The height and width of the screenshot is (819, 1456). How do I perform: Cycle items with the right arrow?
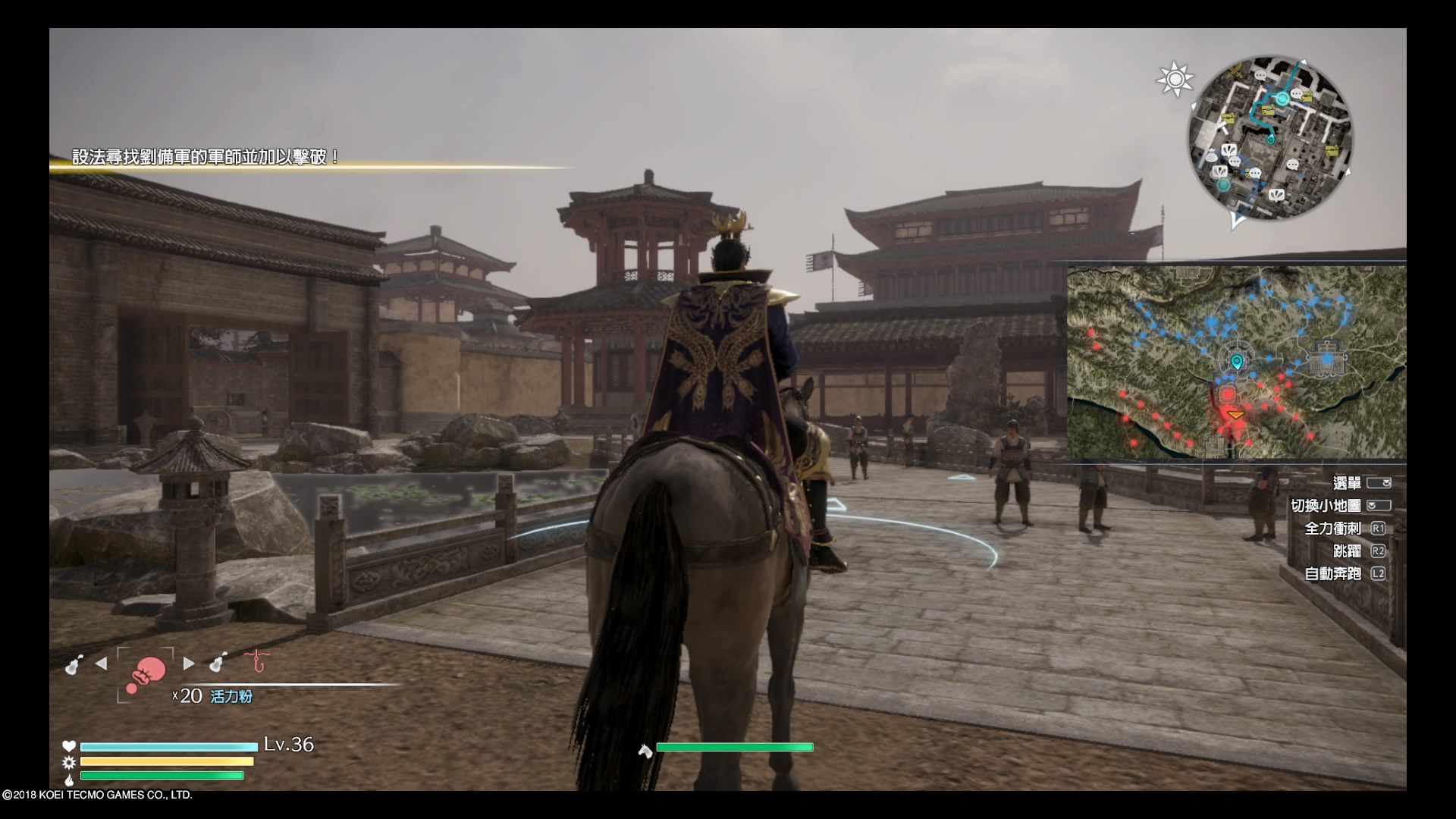pyautogui.click(x=189, y=664)
